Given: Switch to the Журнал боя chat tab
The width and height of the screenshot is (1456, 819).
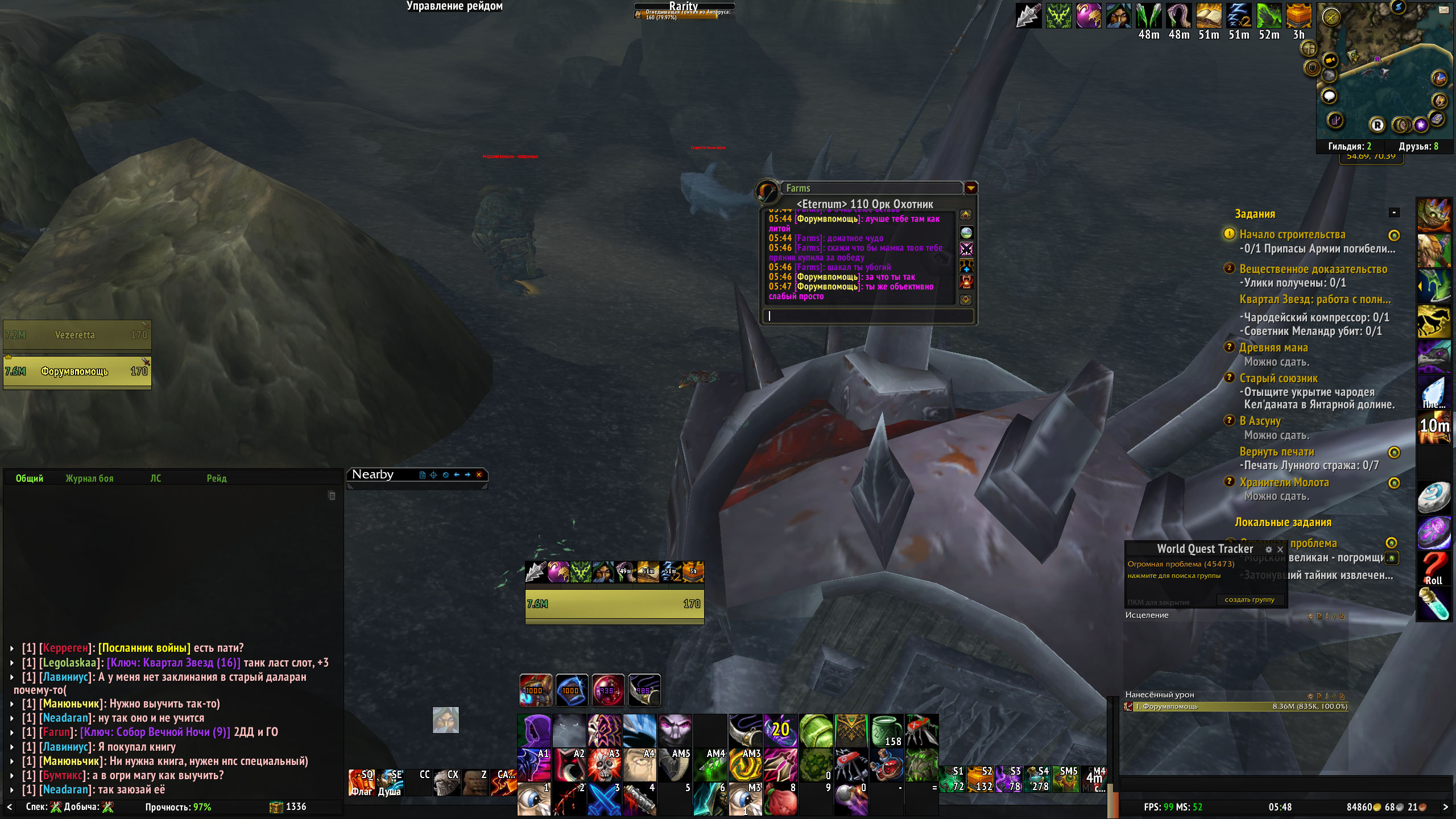Looking at the screenshot, I should pyautogui.click(x=89, y=478).
